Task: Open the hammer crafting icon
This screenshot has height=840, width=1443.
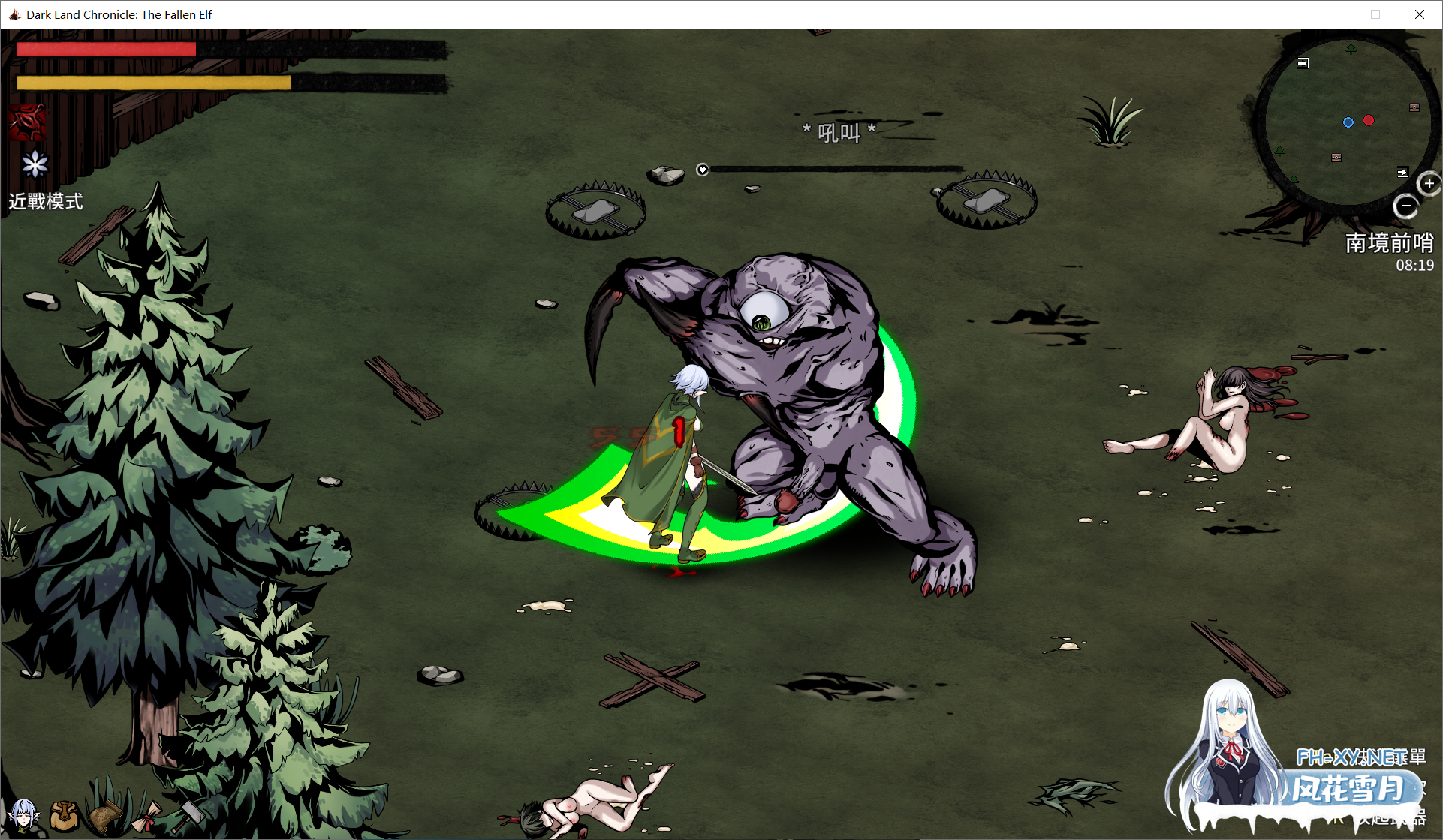Action: [188, 815]
